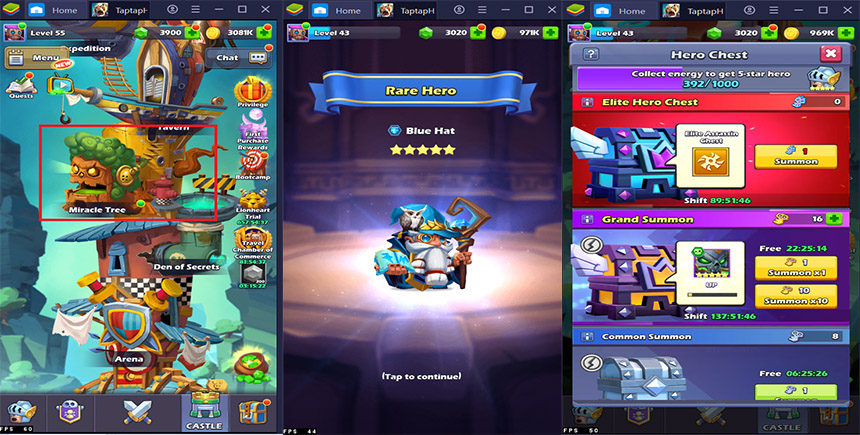Close the Hero Chest window

click(830, 54)
